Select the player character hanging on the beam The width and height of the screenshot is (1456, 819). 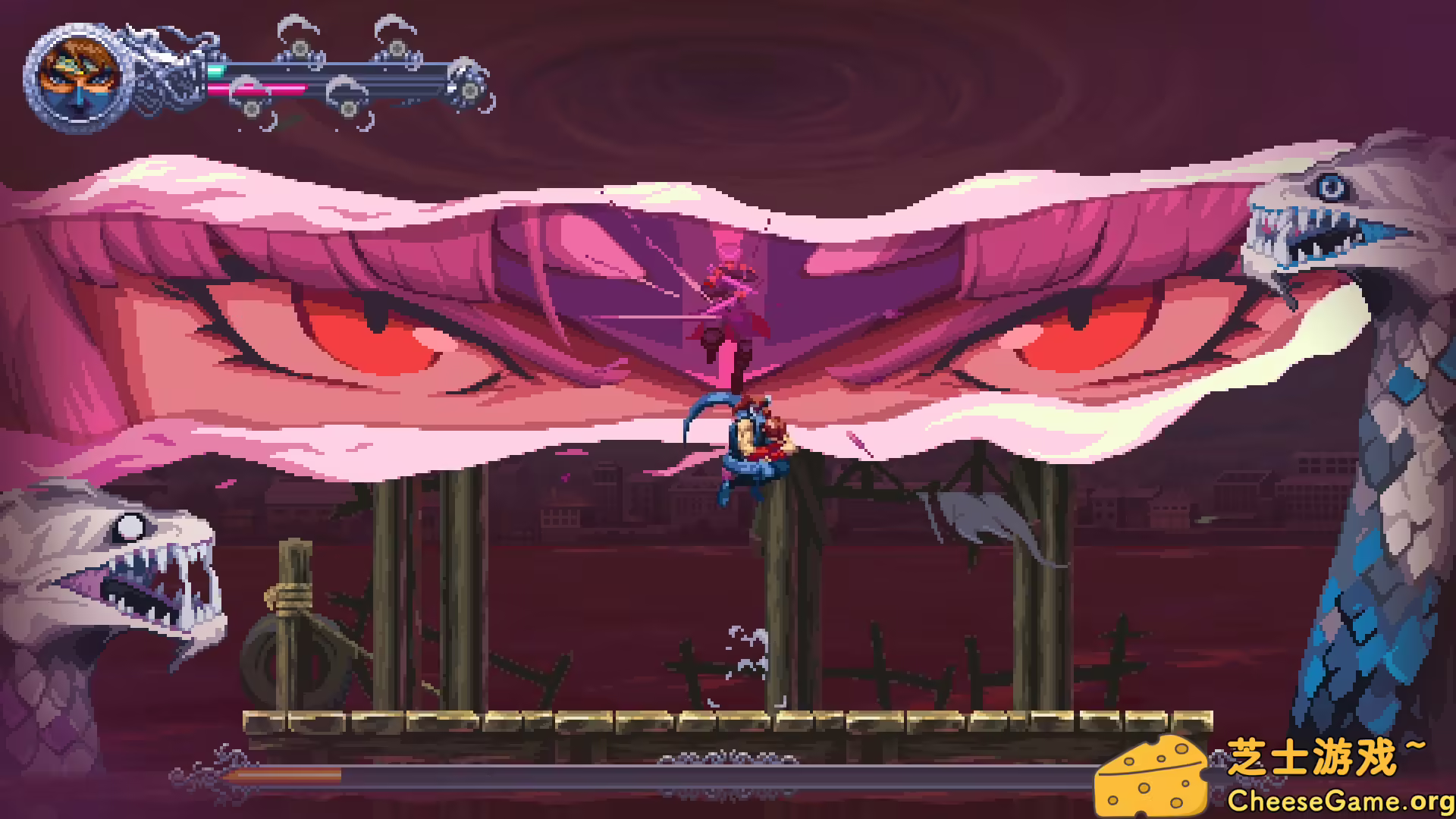tap(751, 447)
